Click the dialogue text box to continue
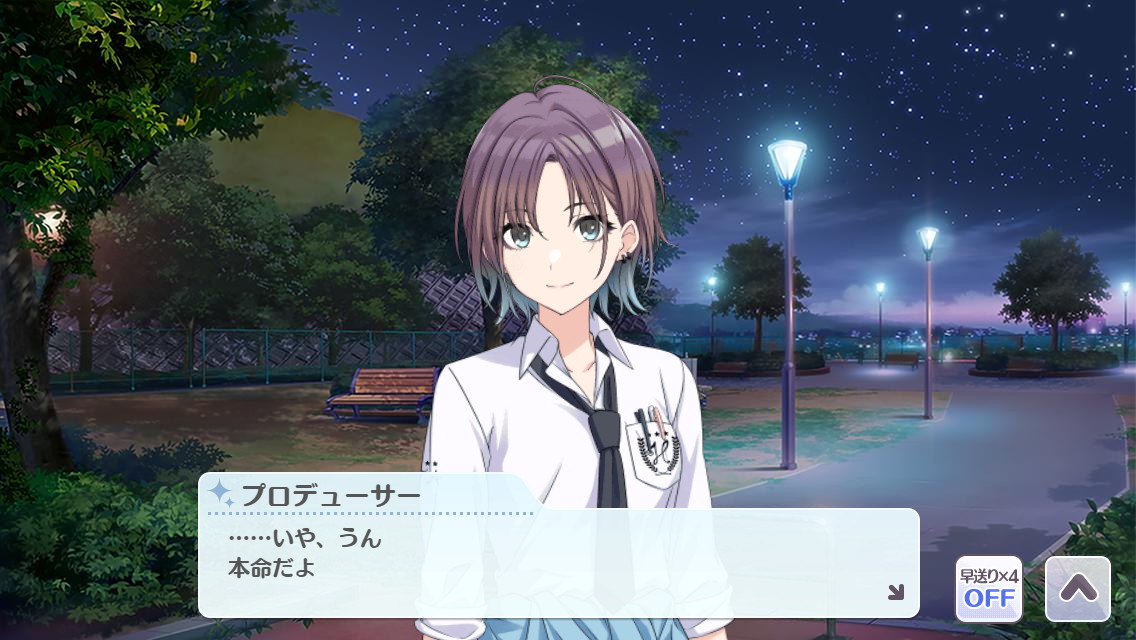Viewport: 1136px width, 640px height. pos(558,563)
